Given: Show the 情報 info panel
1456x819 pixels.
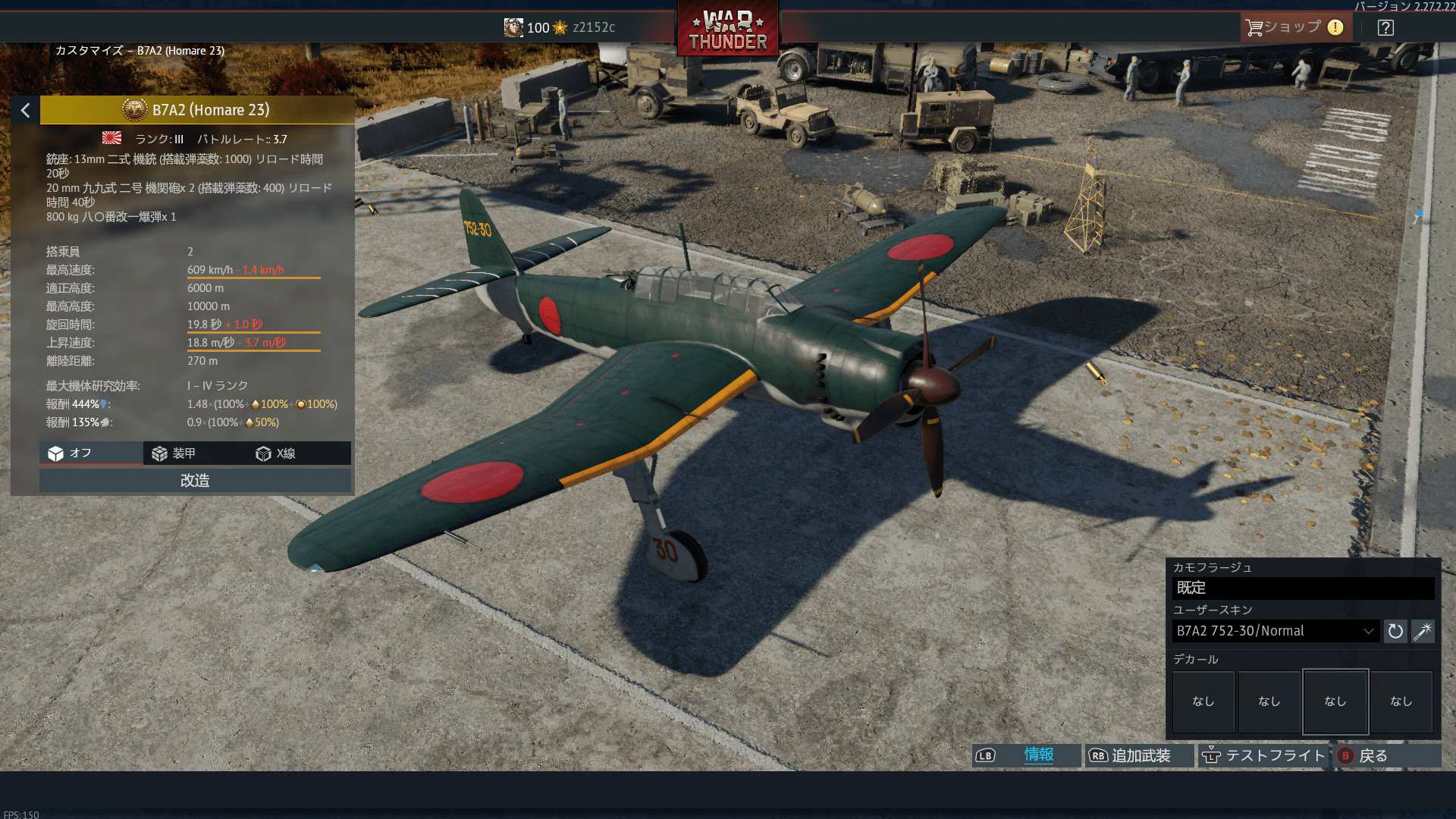Looking at the screenshot, I should pyautogui.click(x=1027, y=755).
